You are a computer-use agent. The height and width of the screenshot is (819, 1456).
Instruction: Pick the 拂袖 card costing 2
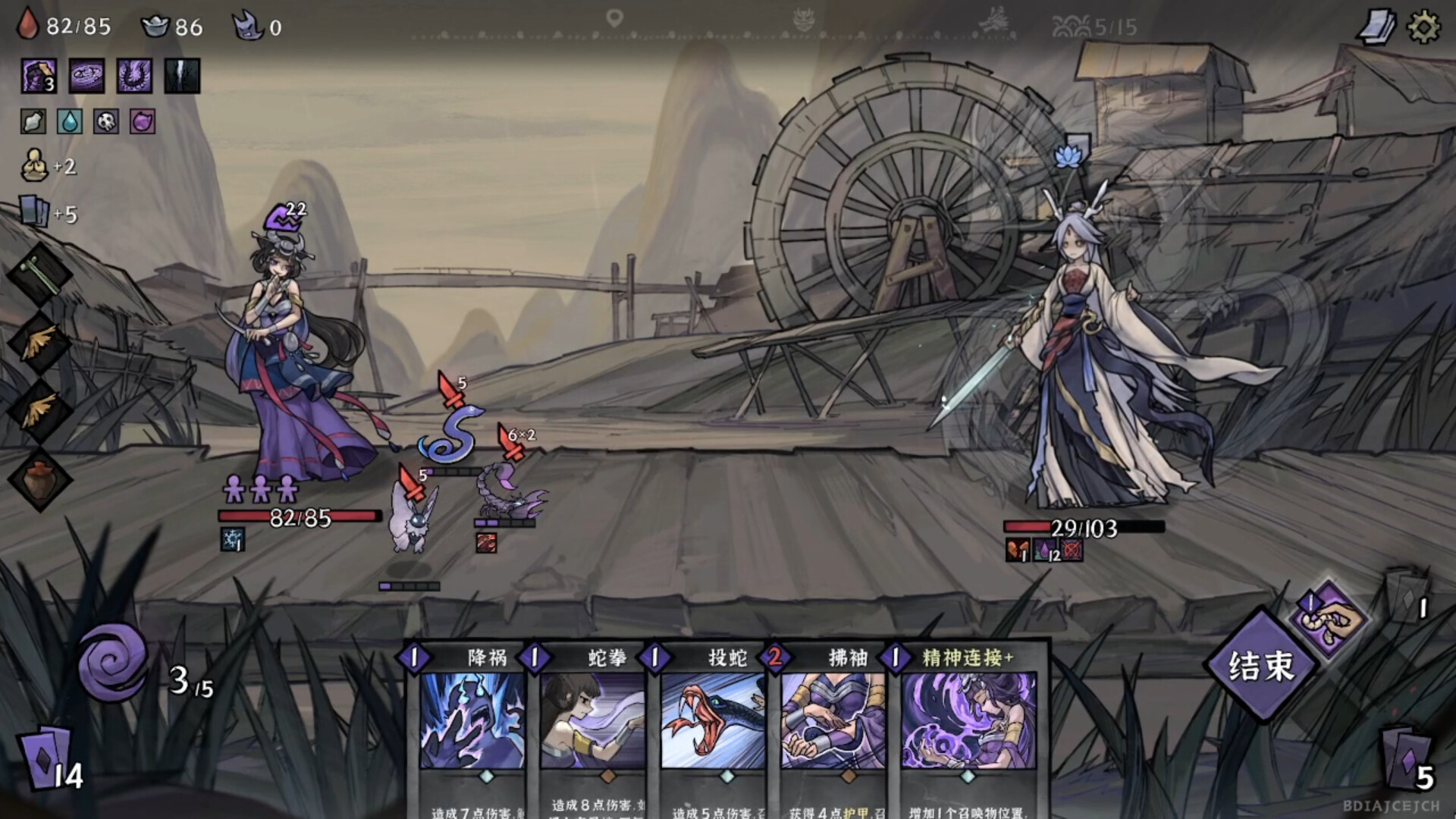click(x=832, y=720)
